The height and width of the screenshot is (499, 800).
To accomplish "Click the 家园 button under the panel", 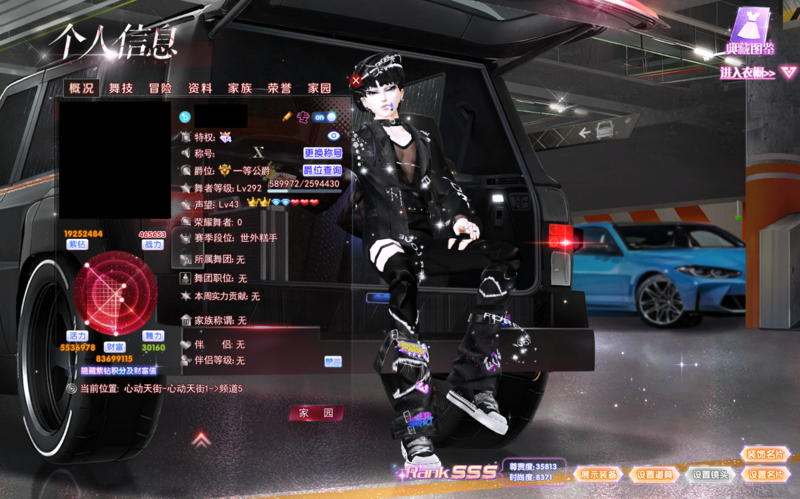I will pyautogui.click(x=316, y=413).
